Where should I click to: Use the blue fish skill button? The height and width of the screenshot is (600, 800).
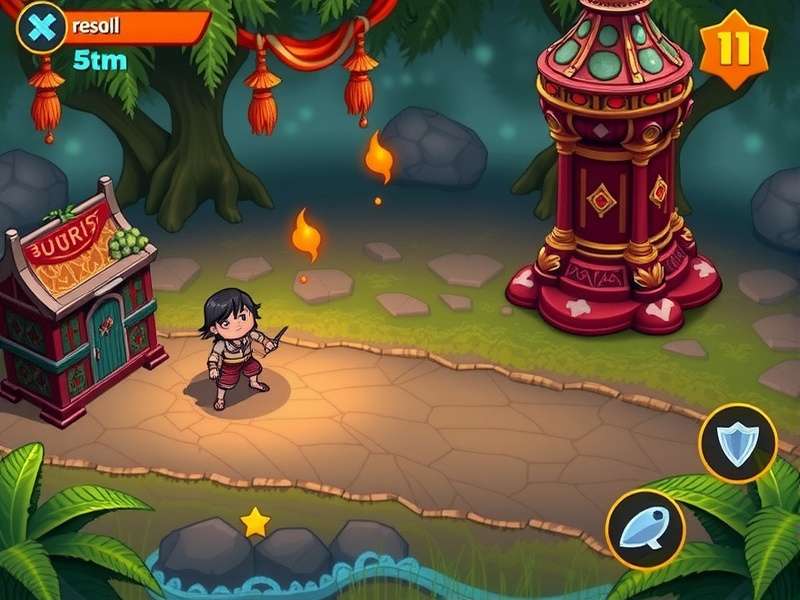pos(645,530)
